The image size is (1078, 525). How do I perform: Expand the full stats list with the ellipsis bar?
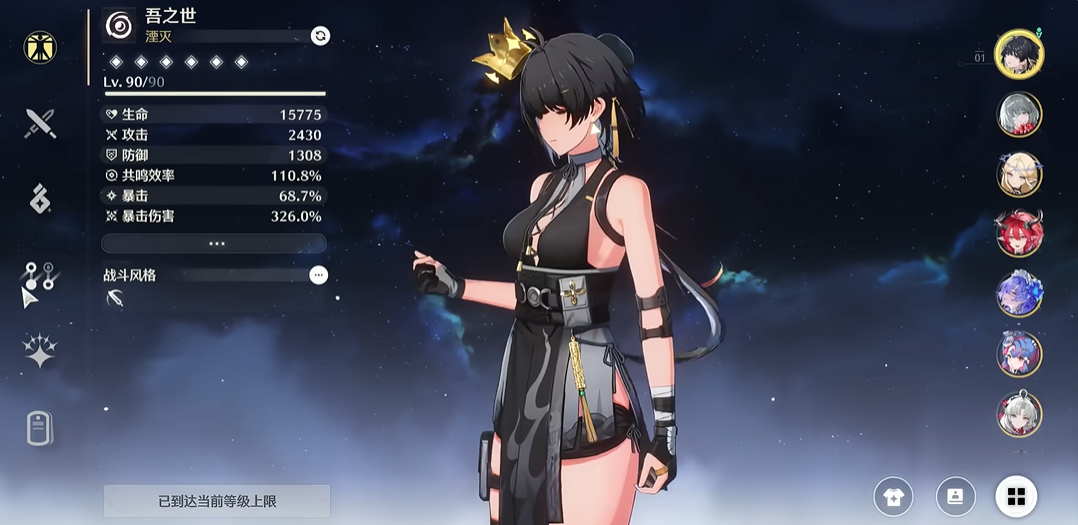[x=214, y=243]
